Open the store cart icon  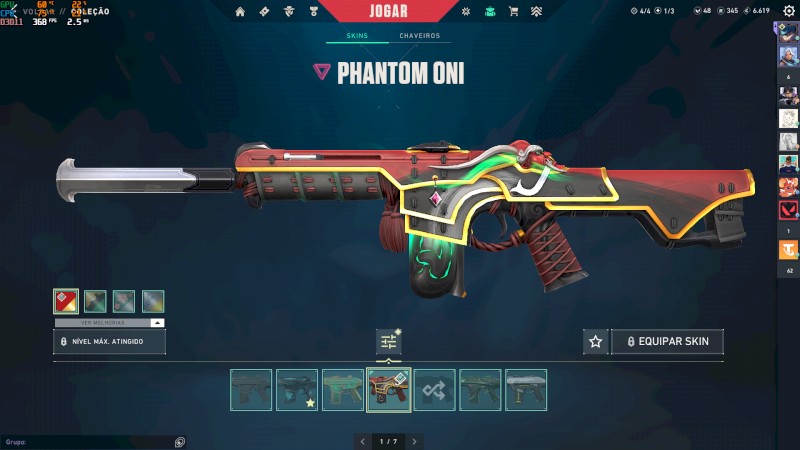pos(513,11)
